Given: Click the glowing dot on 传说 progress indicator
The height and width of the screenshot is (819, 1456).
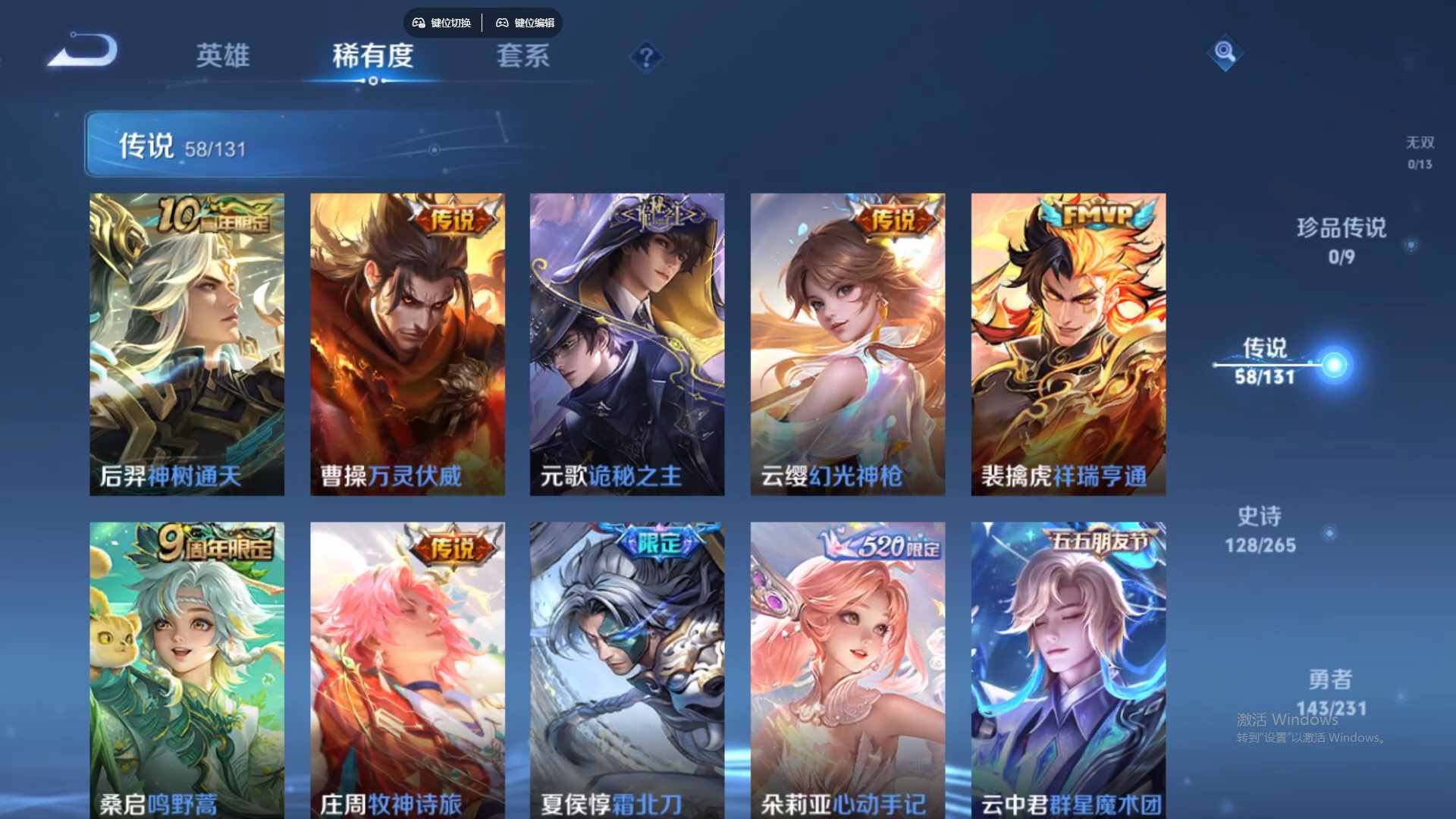Looking at the screenshot, I should click(x=1335, y=364).
